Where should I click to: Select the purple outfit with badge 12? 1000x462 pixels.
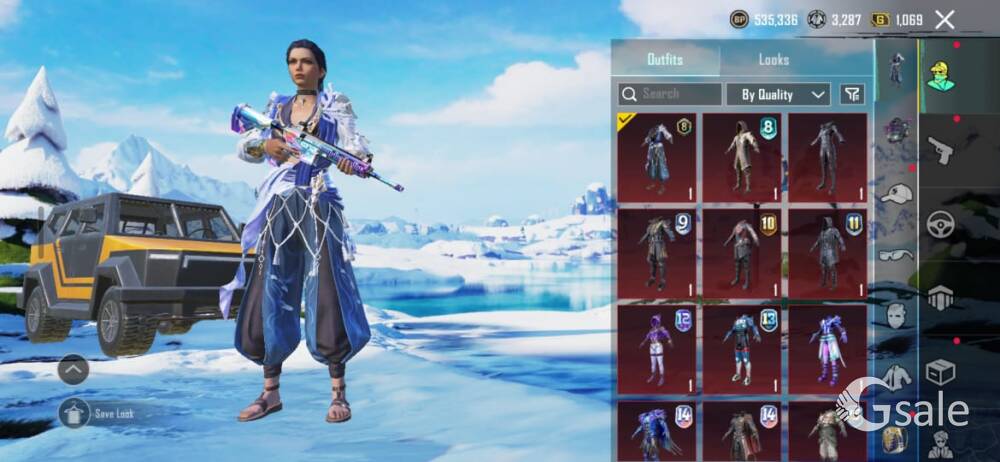656,349
